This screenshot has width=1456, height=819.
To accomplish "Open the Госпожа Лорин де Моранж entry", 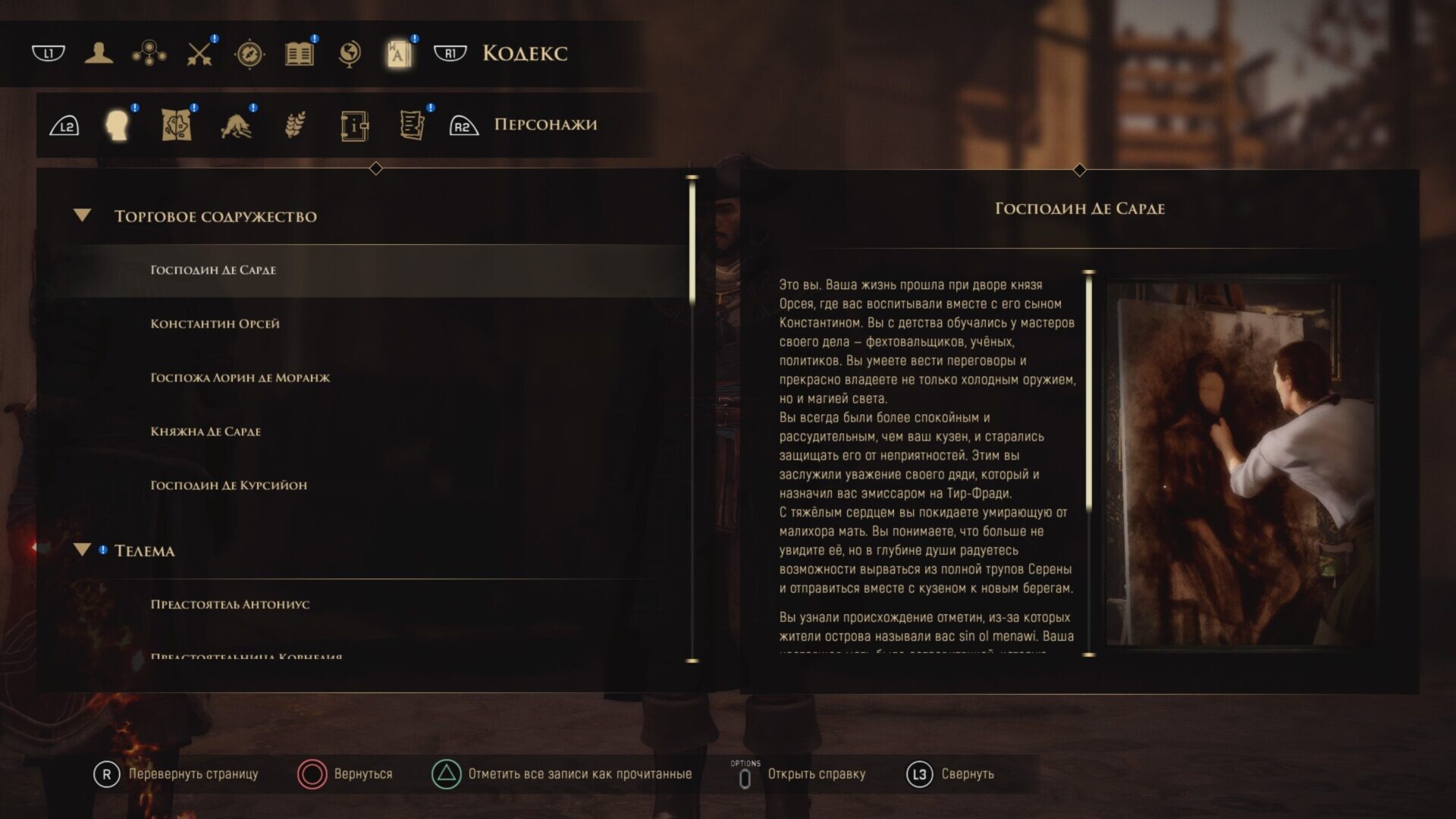I will tap(240, 378).
